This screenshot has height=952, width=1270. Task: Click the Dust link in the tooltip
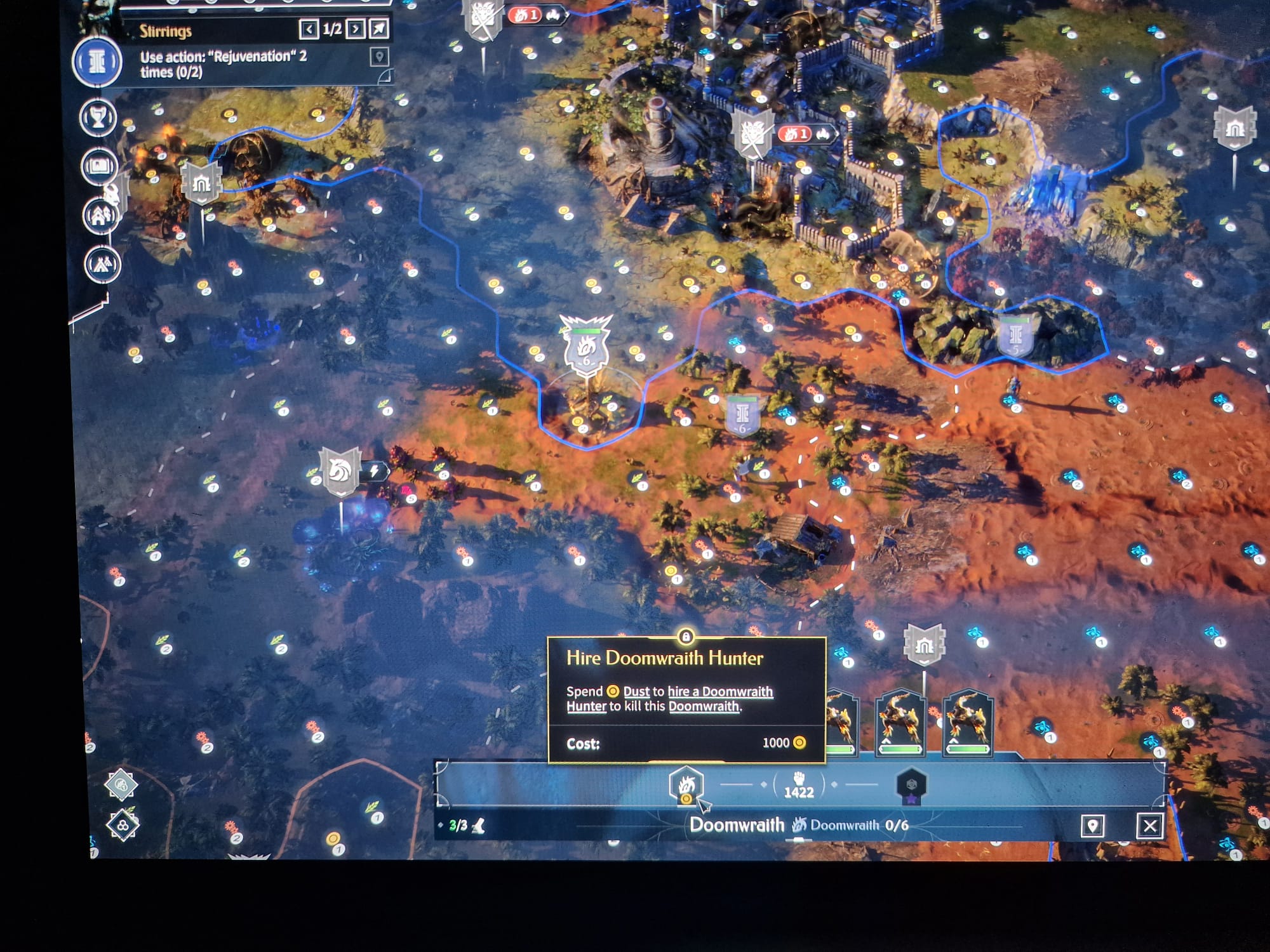tap(636, 692)
